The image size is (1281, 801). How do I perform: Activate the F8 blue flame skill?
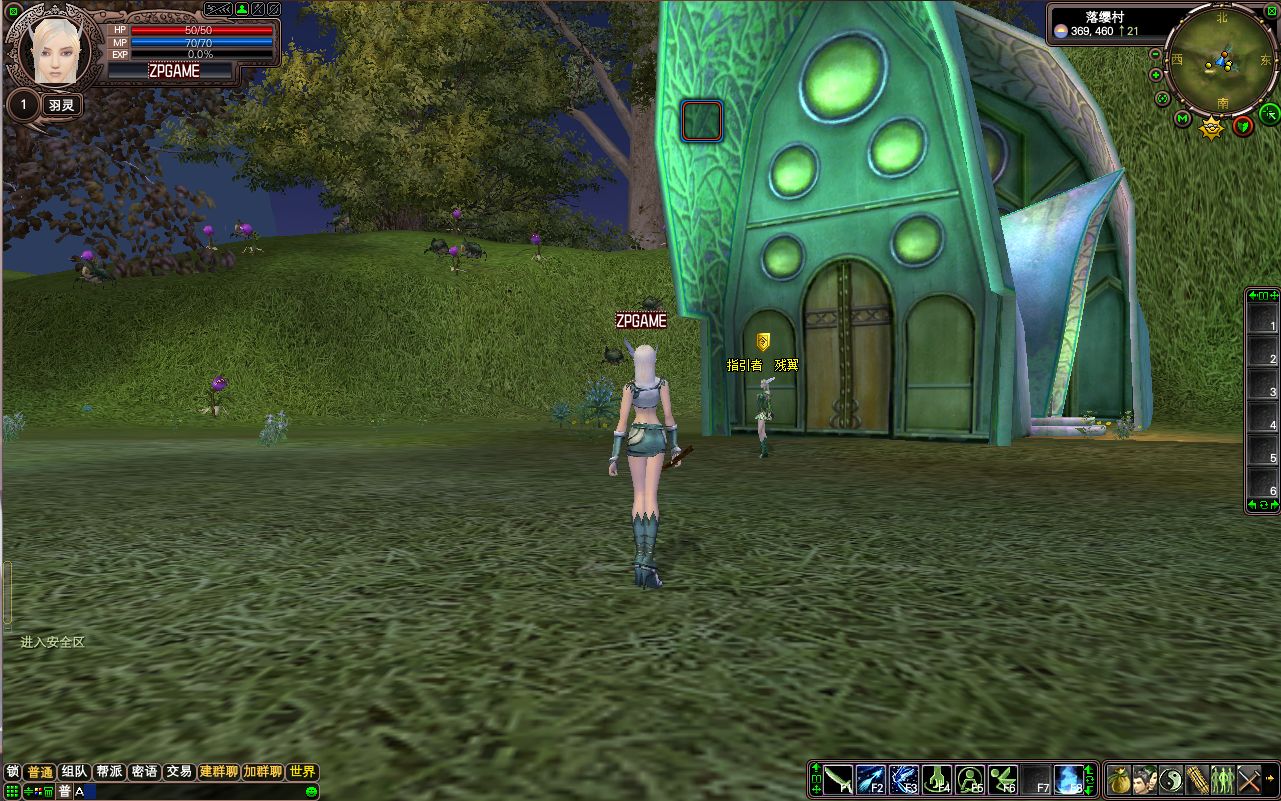point(1068,779)
